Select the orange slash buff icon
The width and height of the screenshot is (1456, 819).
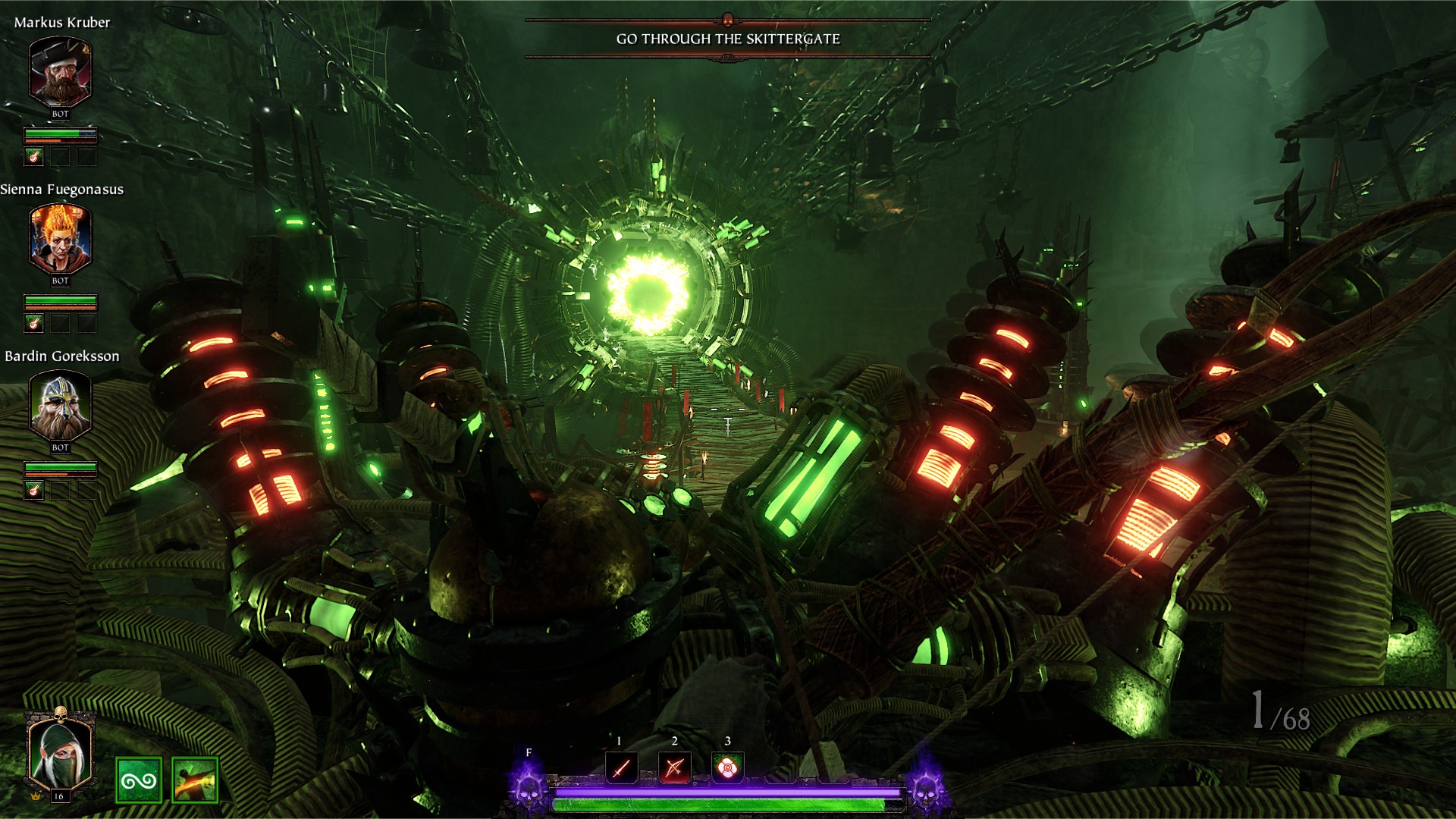pos(195,780)
